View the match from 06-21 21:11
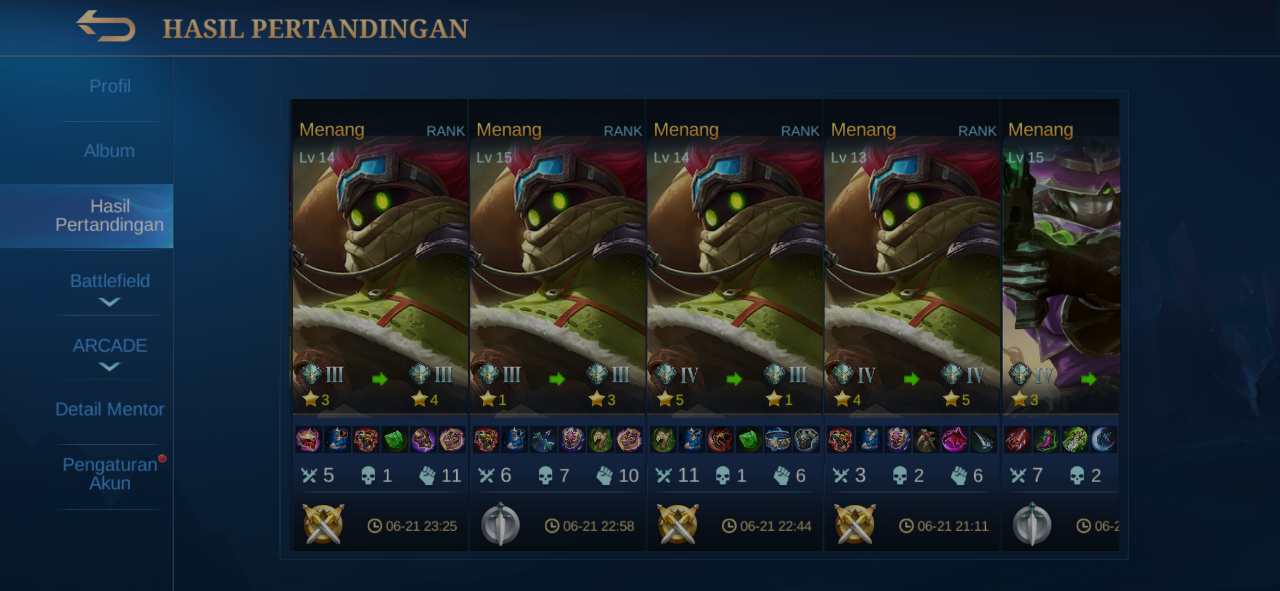The height and width of the screenshot is (591, 1280). click(911, 320)
